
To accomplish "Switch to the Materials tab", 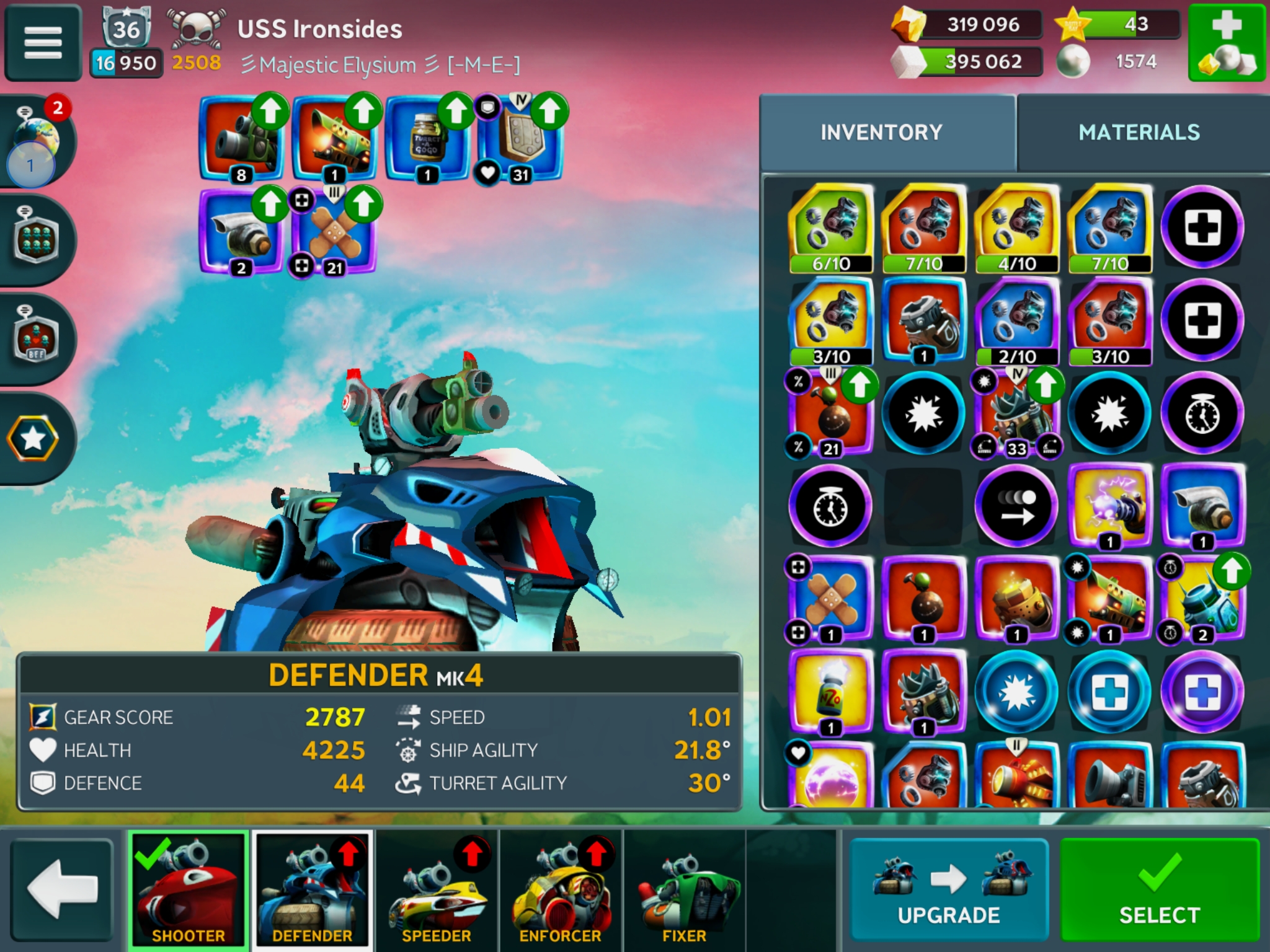I will [x=1139, y=133].
